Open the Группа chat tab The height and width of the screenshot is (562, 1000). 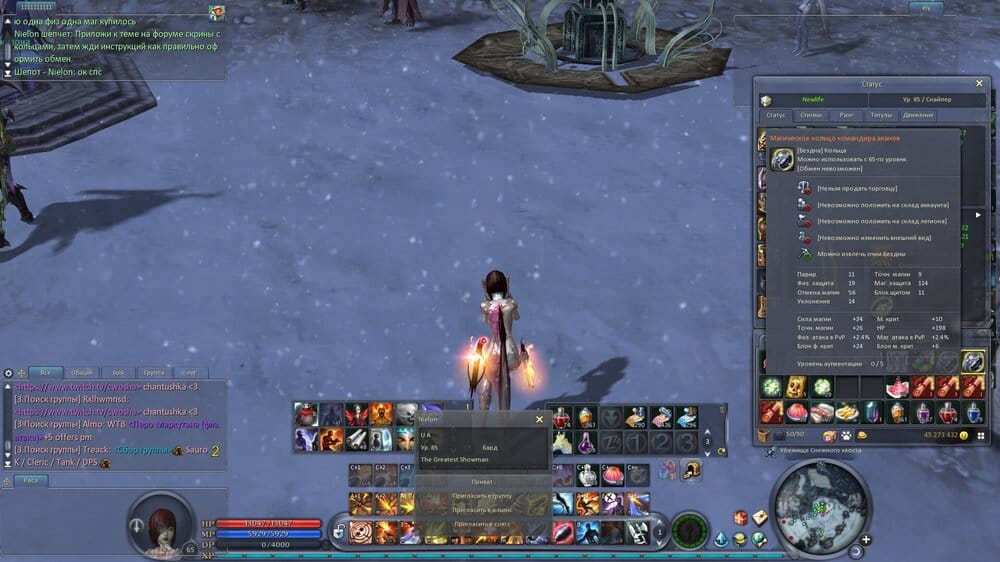tap(153, 372)
